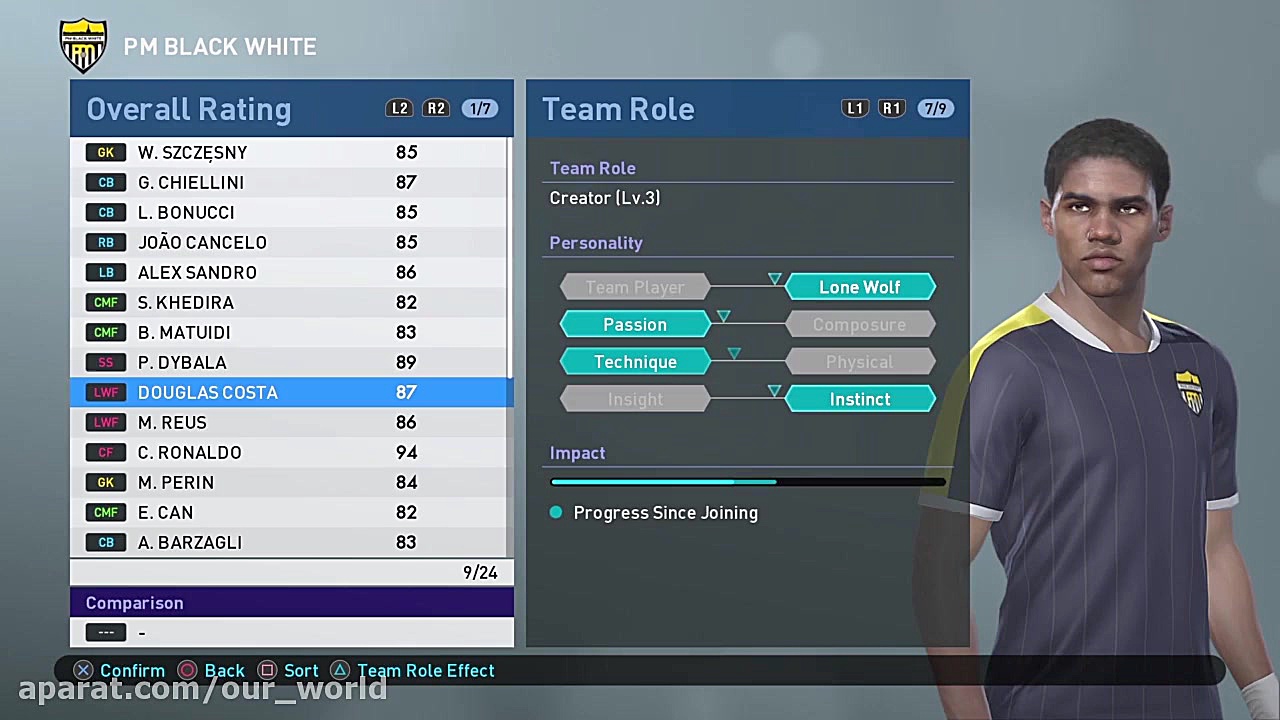Click the page indicator showing 1/7
This screenshot has height=720, width=1280.
click(480, 108)
